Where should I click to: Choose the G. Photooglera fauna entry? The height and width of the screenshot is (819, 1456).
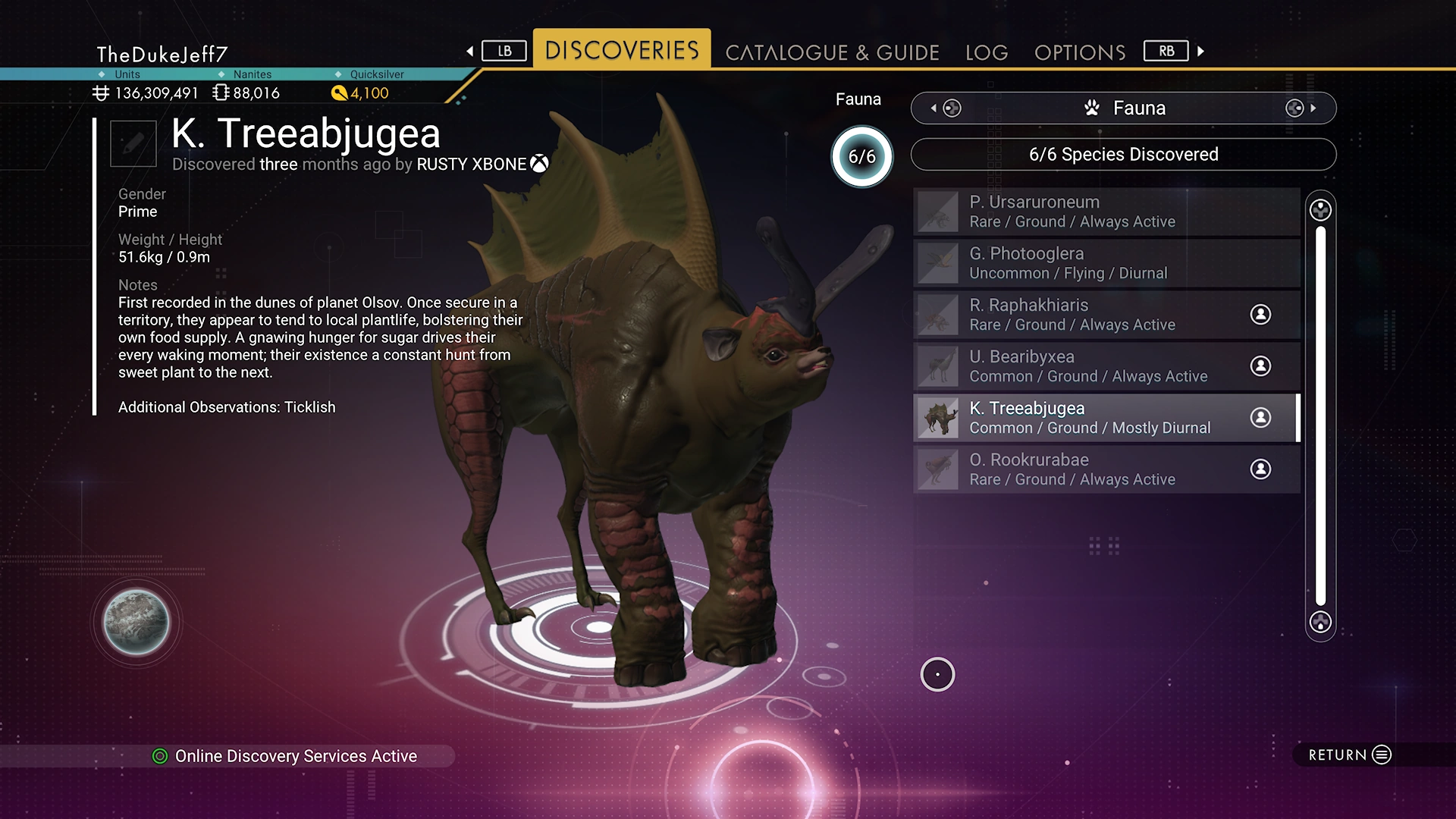click(x=1106, y=263)
